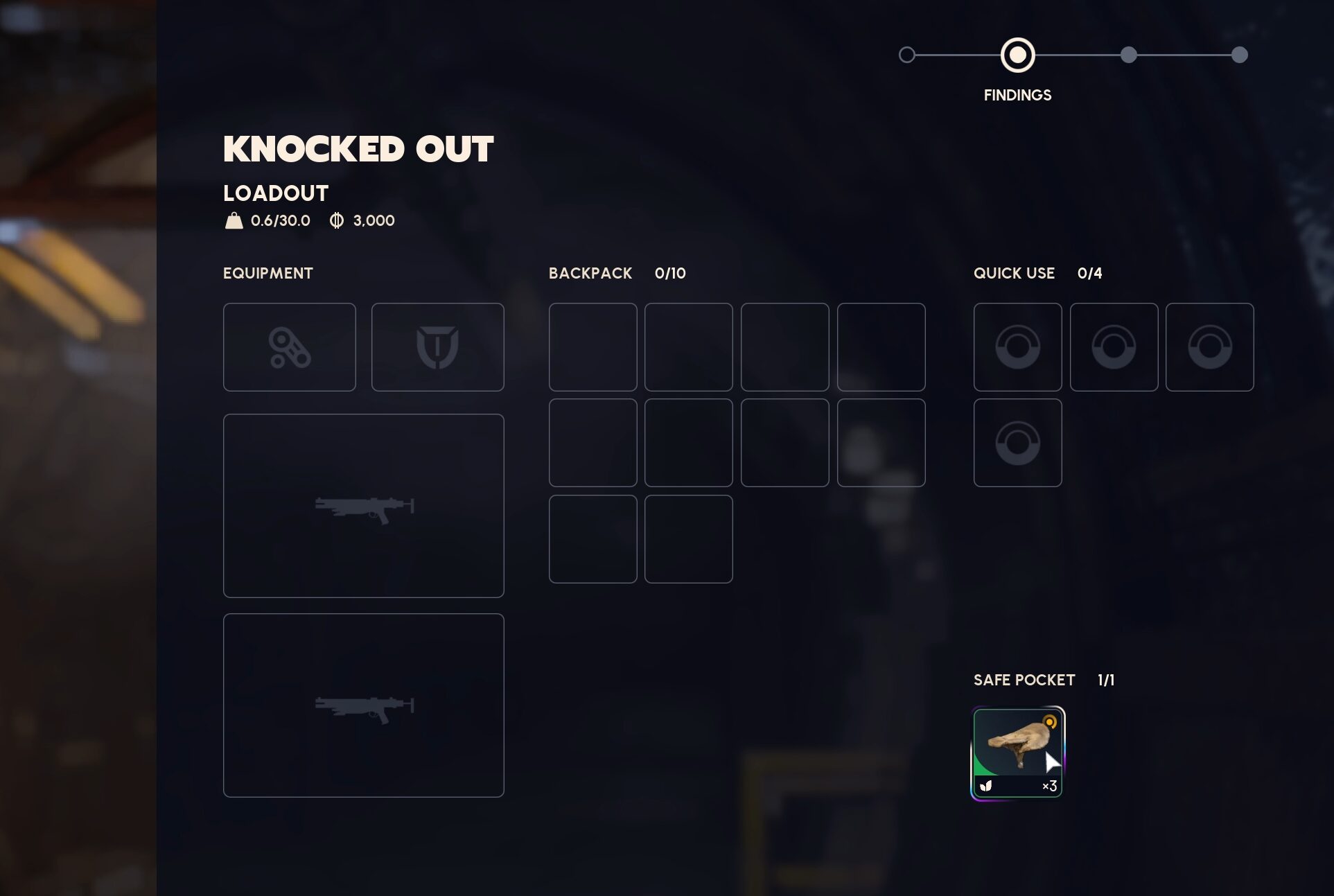The width and height of the screenshot is (1334, 896).
Task: Open the empty augment equipment slot
Action: click(x=290, y=347)
